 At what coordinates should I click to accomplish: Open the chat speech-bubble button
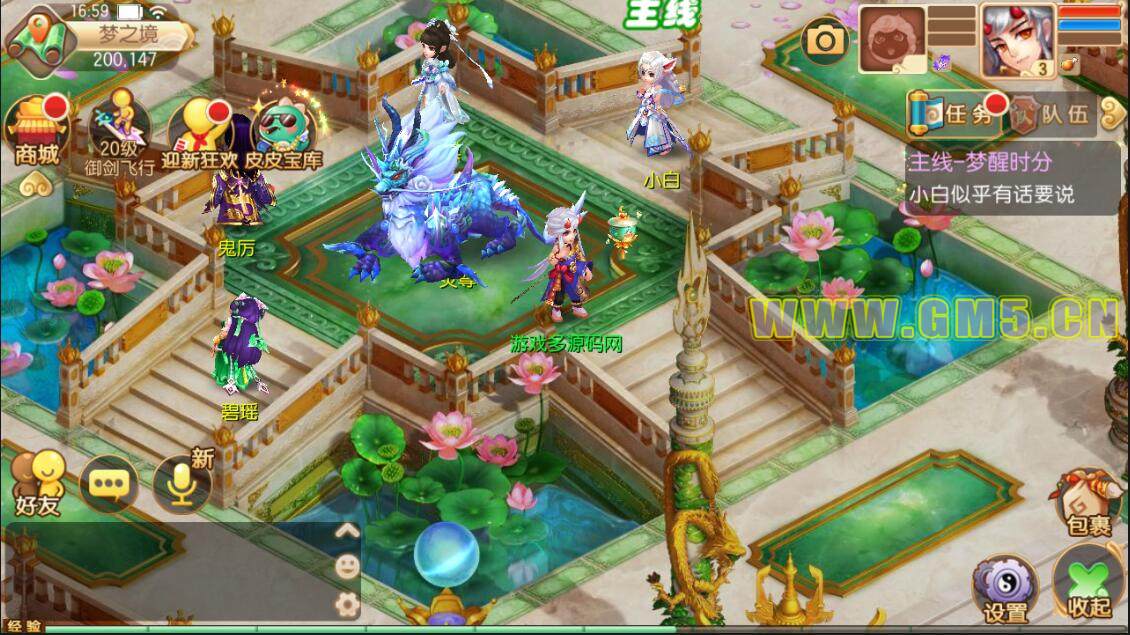pyautogui.click(x=109, y=485)
